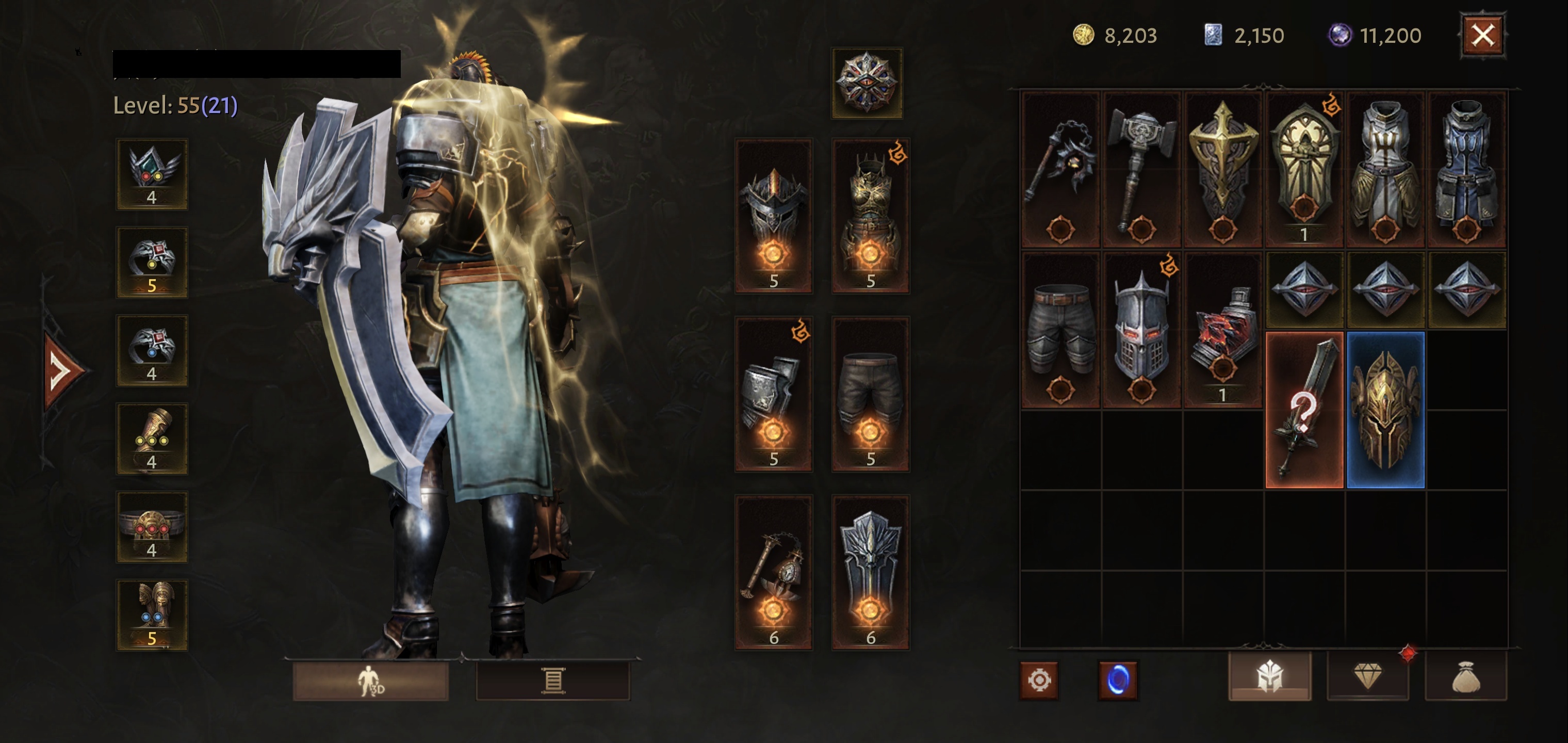
Task: Open the pouch bag inventory tab
Action: click(x=1466, y=676)
